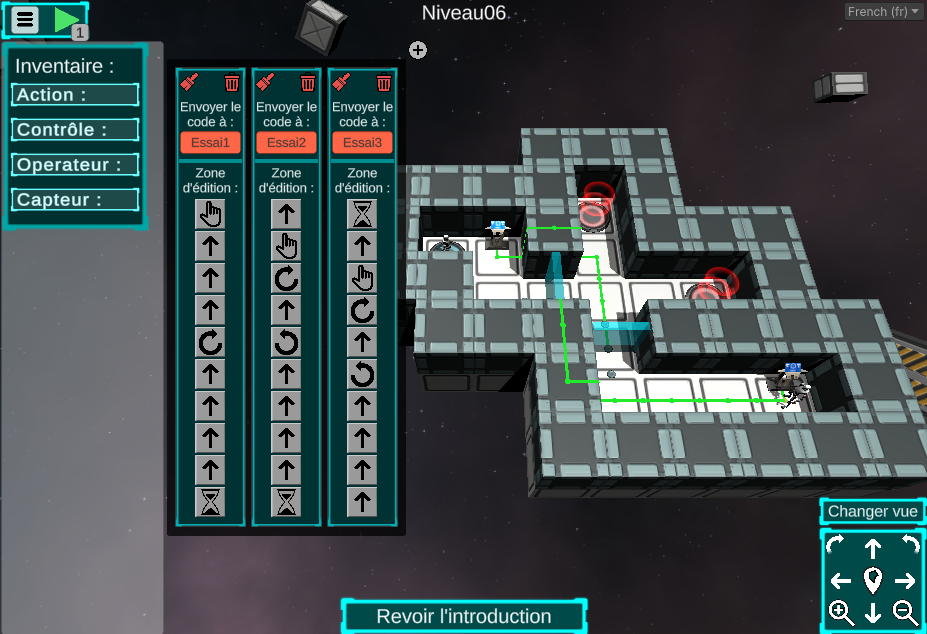Expand the Action inventory category
927x634 pixels.
pyautogui.click(x=75, y=95)
